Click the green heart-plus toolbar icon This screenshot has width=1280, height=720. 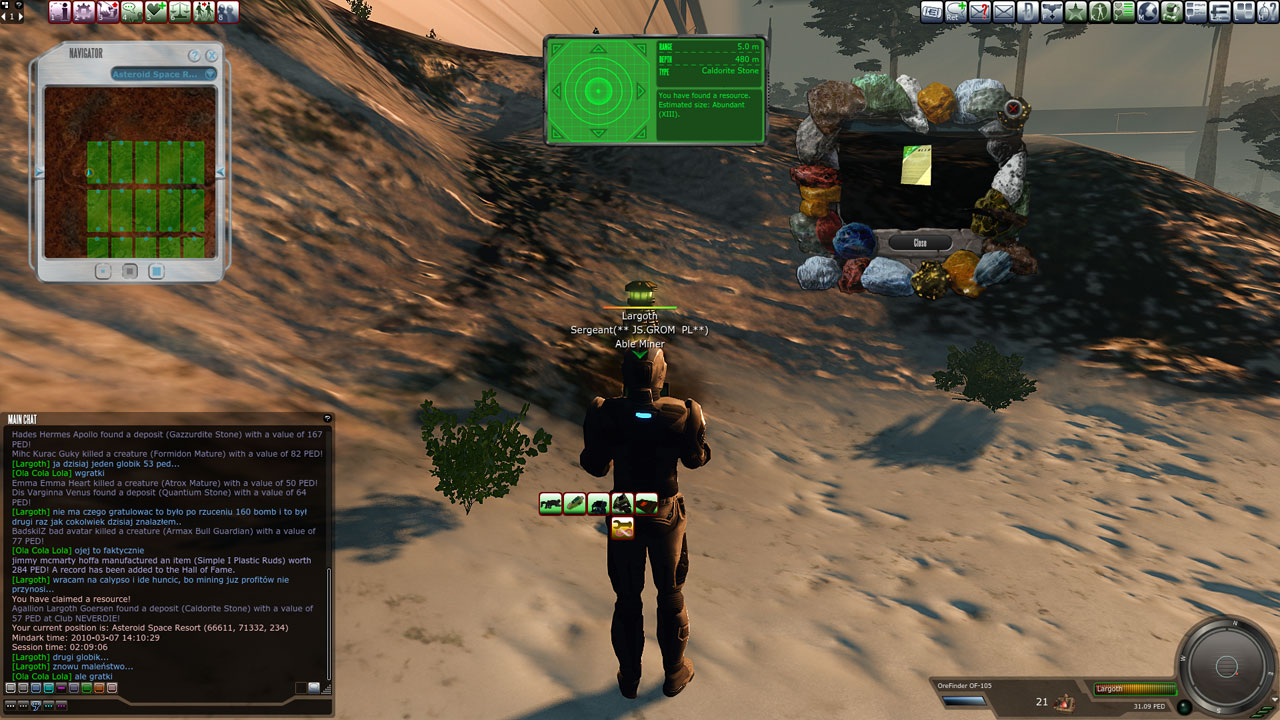point(155,12)
